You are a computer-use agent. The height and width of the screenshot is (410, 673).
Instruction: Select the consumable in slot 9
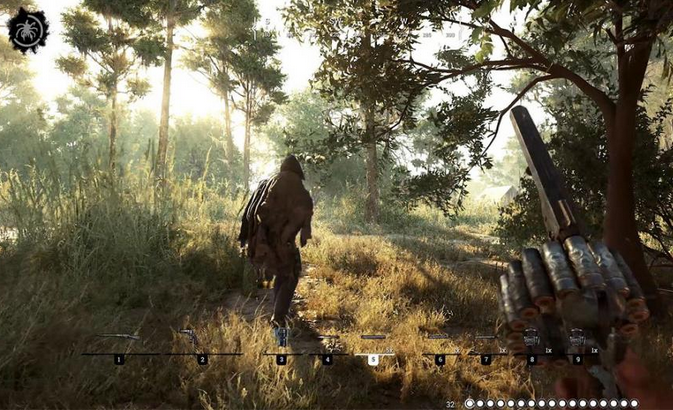pyautogui.click(x=577, y=338)
